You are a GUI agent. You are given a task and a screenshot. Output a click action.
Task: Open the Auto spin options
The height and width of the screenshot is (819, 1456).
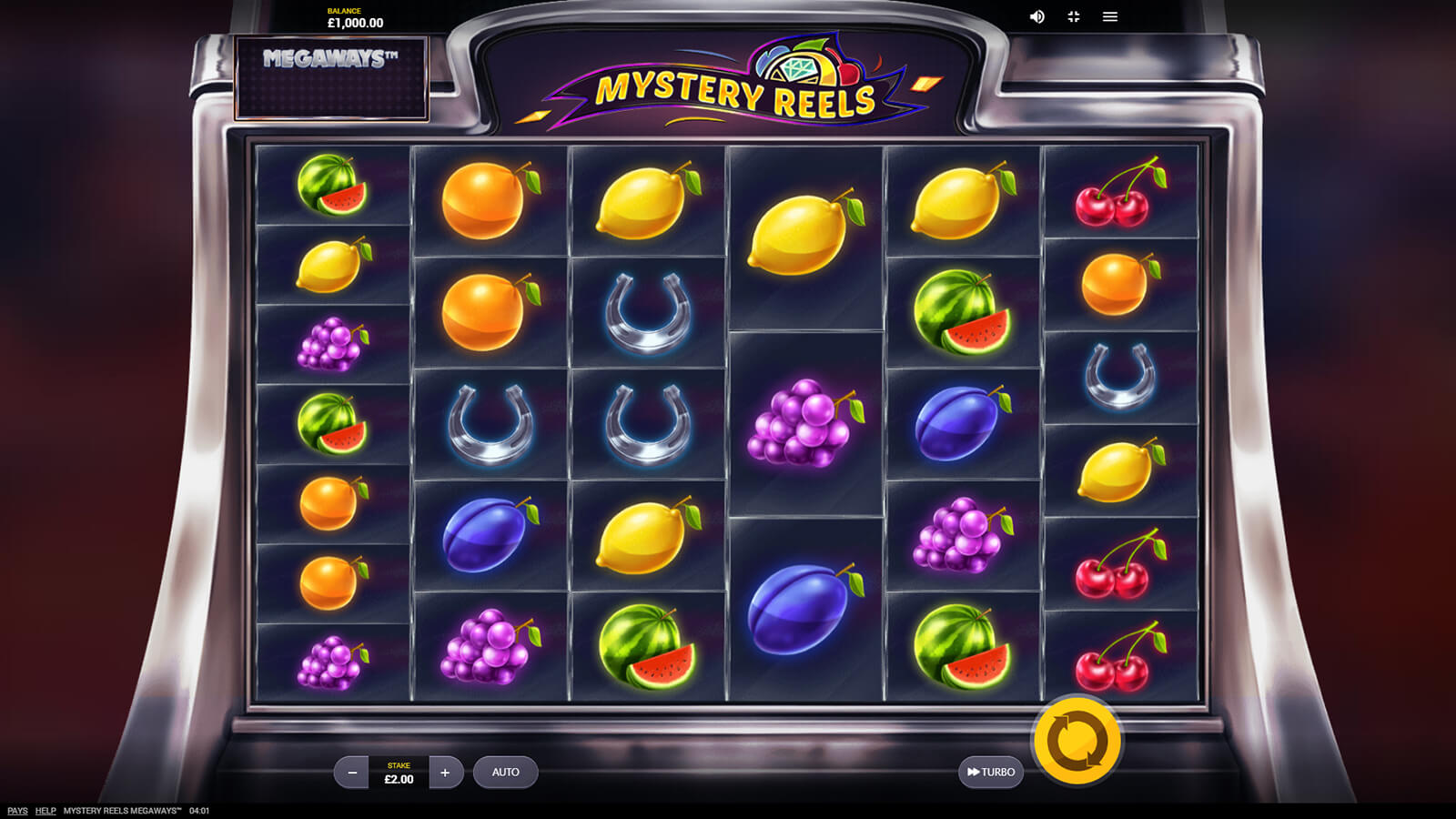[505, 773]
